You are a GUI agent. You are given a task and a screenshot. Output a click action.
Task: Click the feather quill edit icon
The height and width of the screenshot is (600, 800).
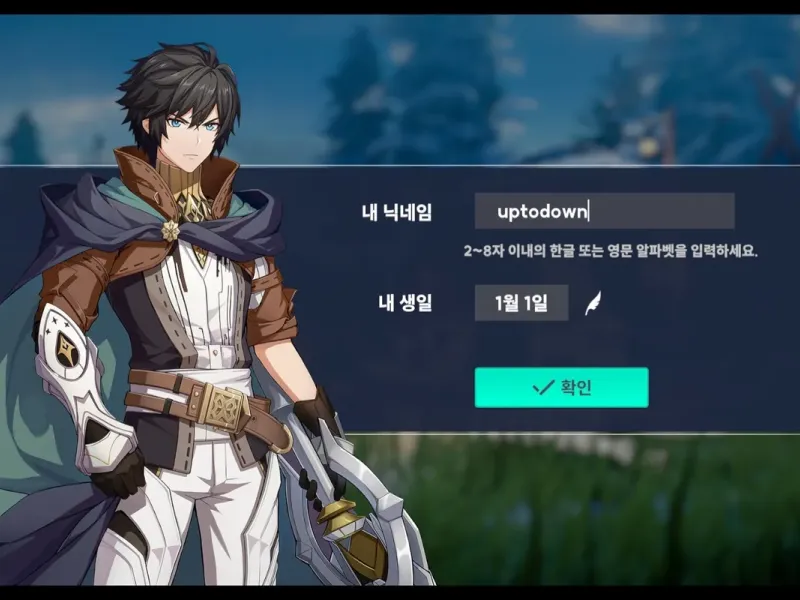tap(593, 302)
